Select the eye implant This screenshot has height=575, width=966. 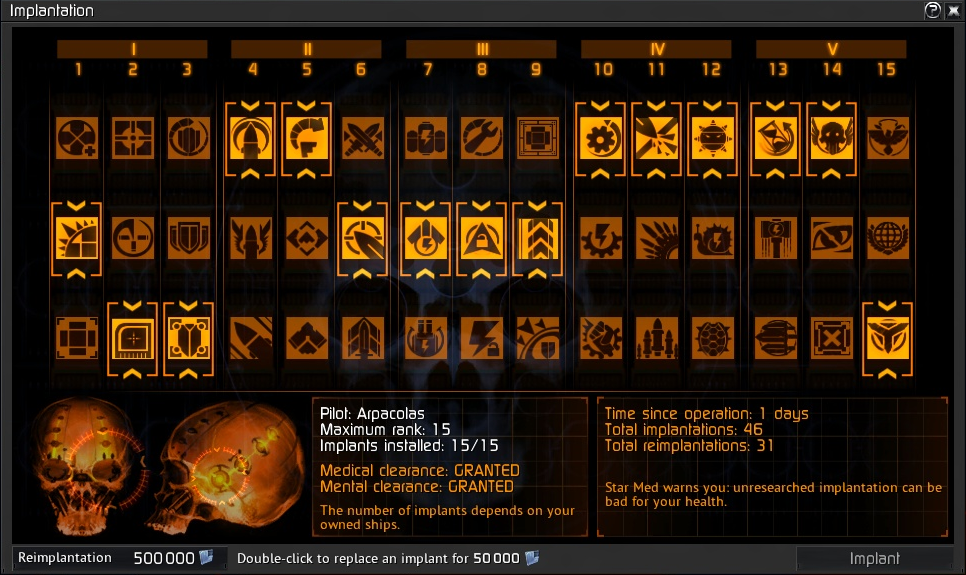click(x=832, y=238)
